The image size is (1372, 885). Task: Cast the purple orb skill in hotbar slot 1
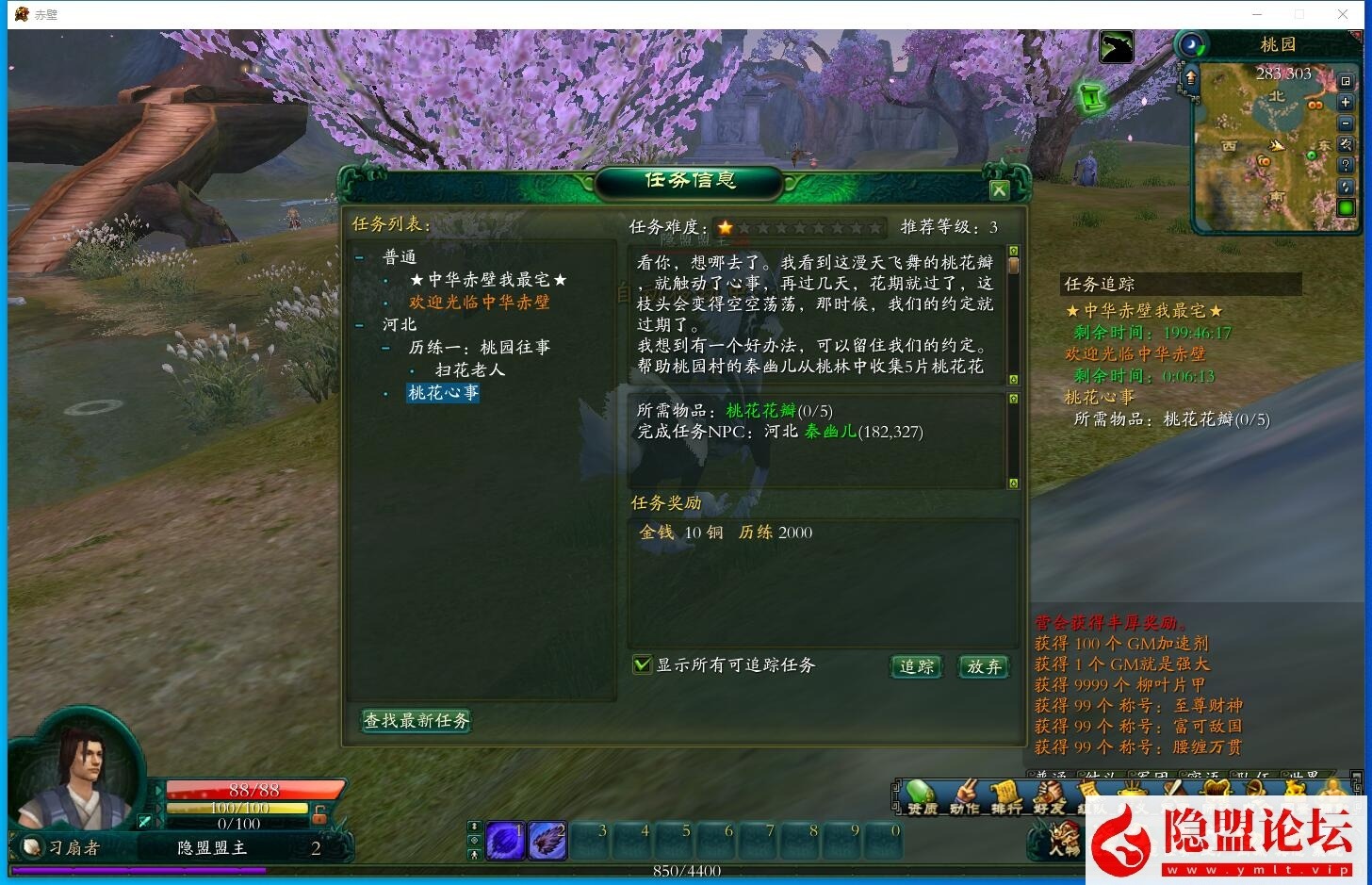506,841
